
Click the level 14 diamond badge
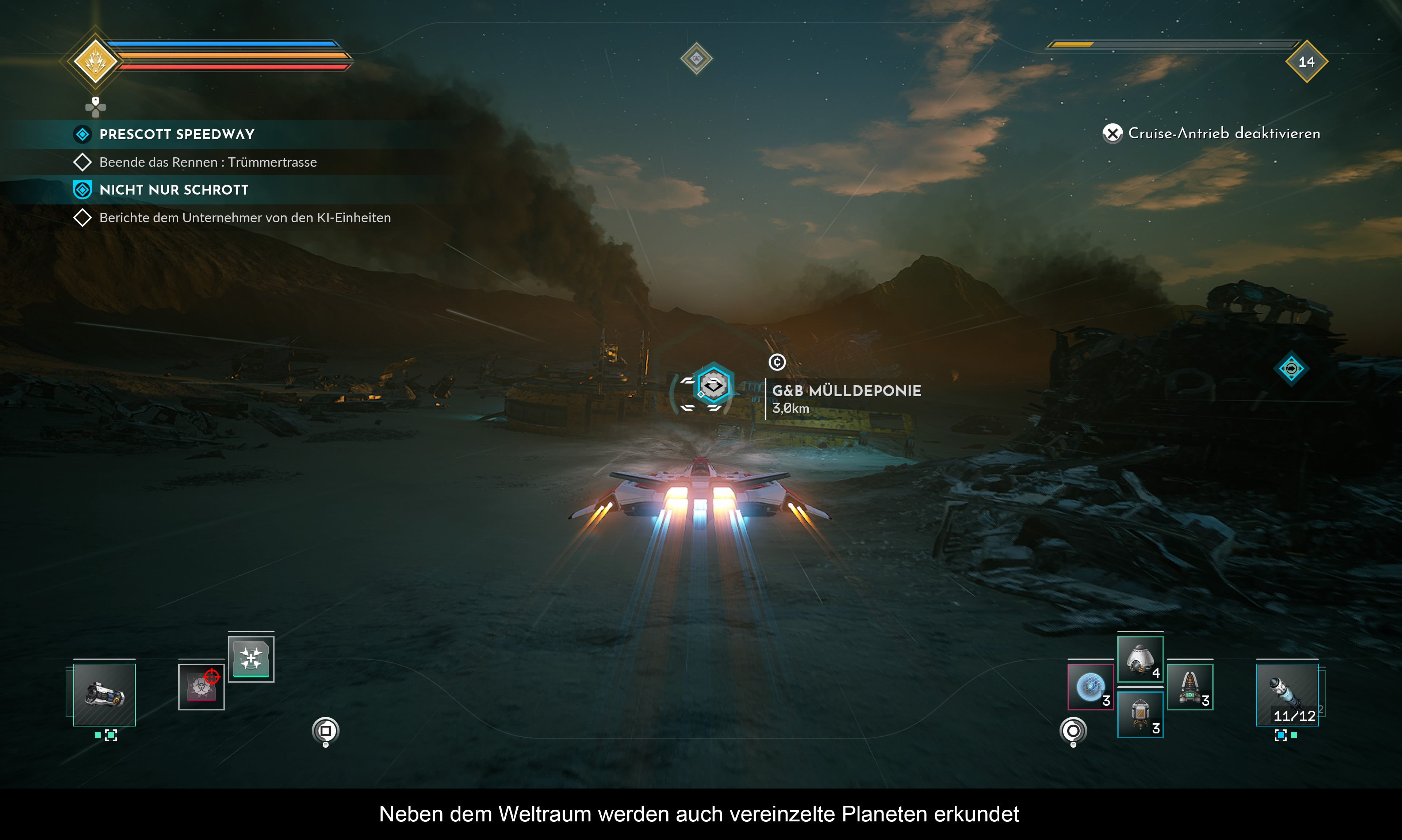1306,62
